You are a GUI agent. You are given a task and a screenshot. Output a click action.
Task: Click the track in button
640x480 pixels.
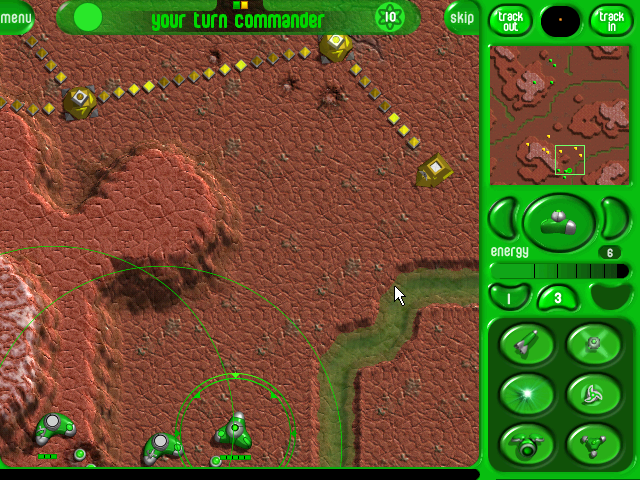coord(609,18)
